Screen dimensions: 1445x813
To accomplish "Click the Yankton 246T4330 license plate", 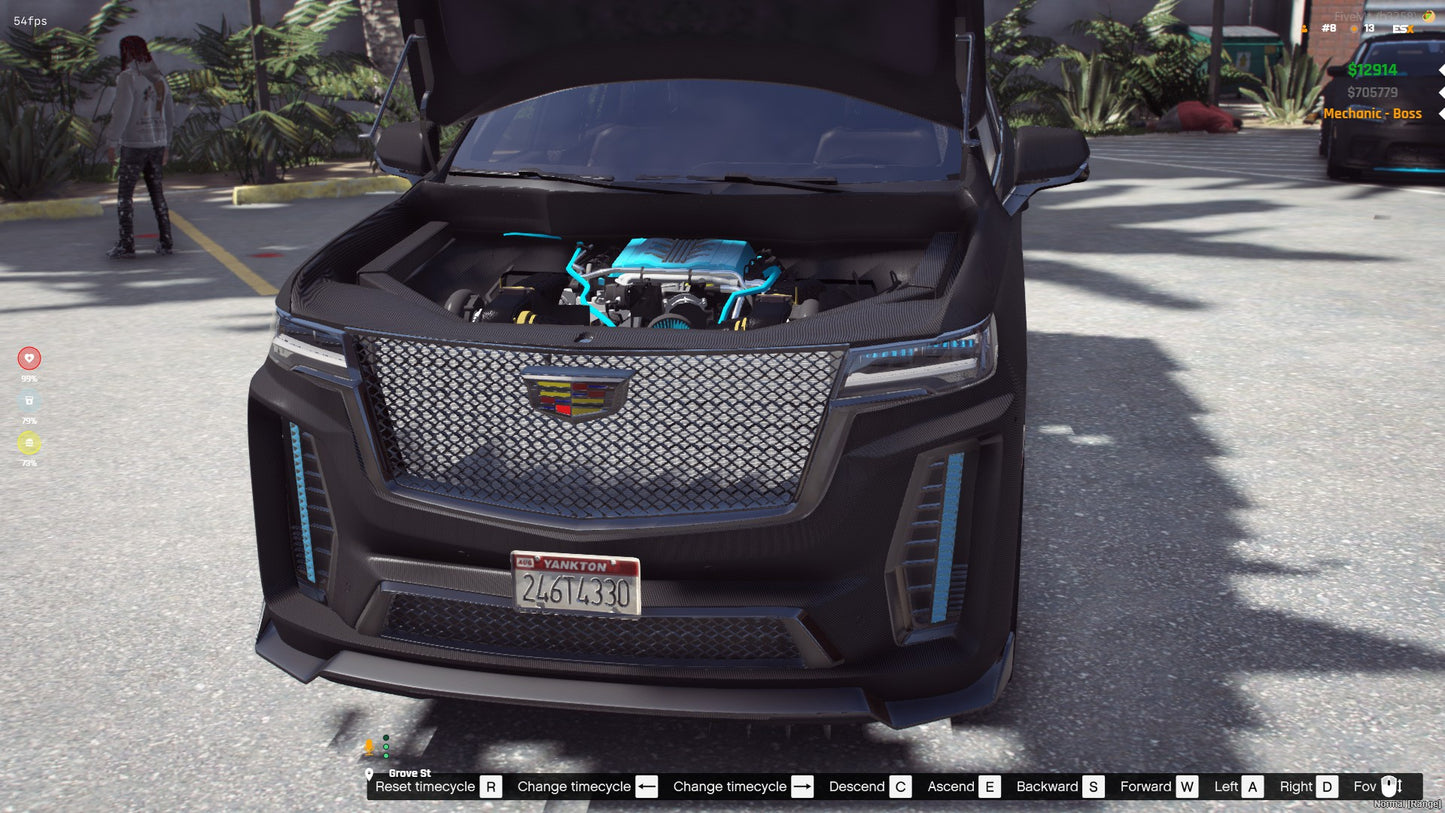I will pyautogui.click(x=576, y=585).
